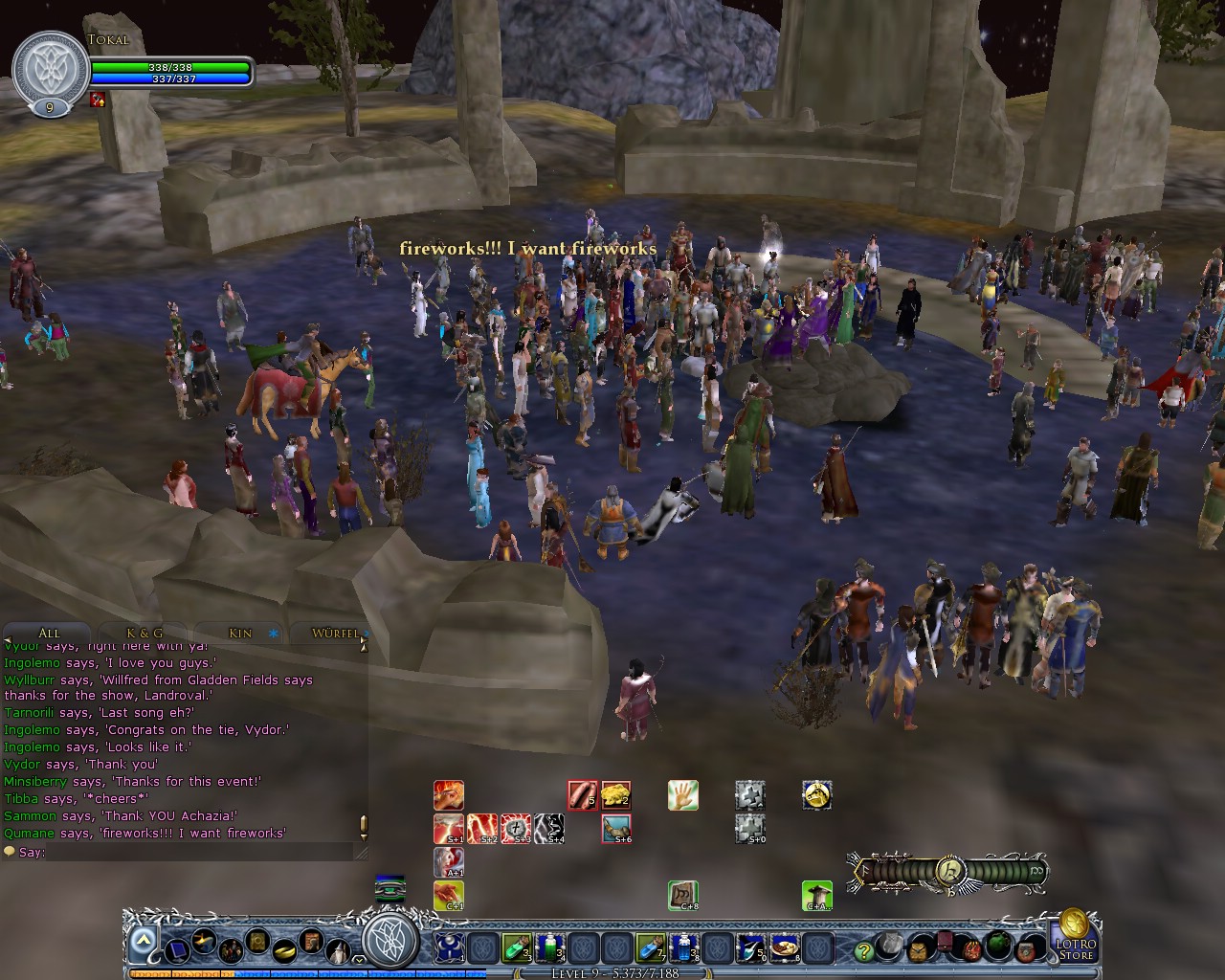Image resolution: width=1225 pixels, height=980 pixels.
Task: Collapse quickslot bars with the up chevron
Action: click(144, 938)
